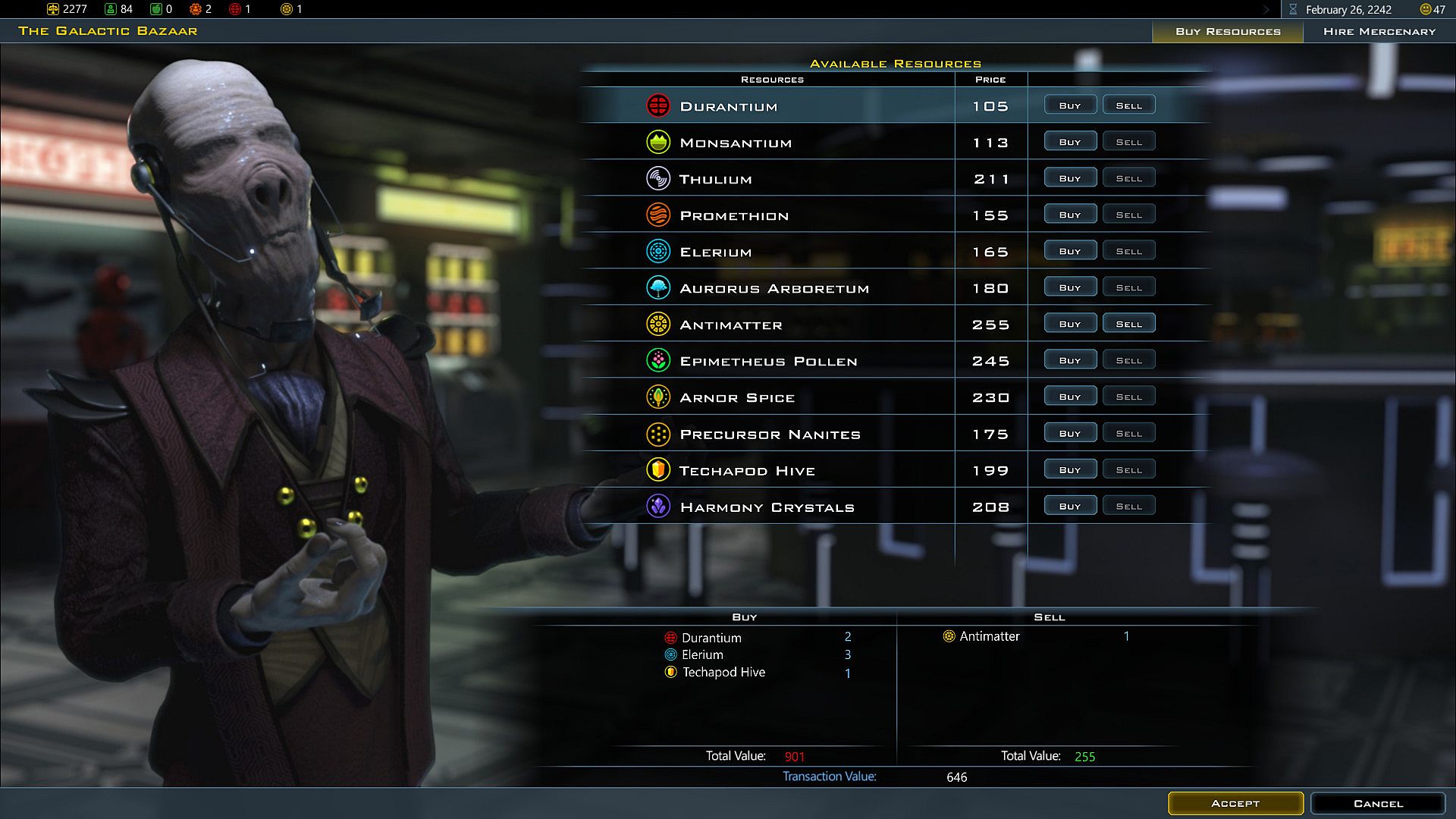Viewport: 1456px width, 819px height.
Task: Sell one unit of Durantium
Action: coord(1128,105)
